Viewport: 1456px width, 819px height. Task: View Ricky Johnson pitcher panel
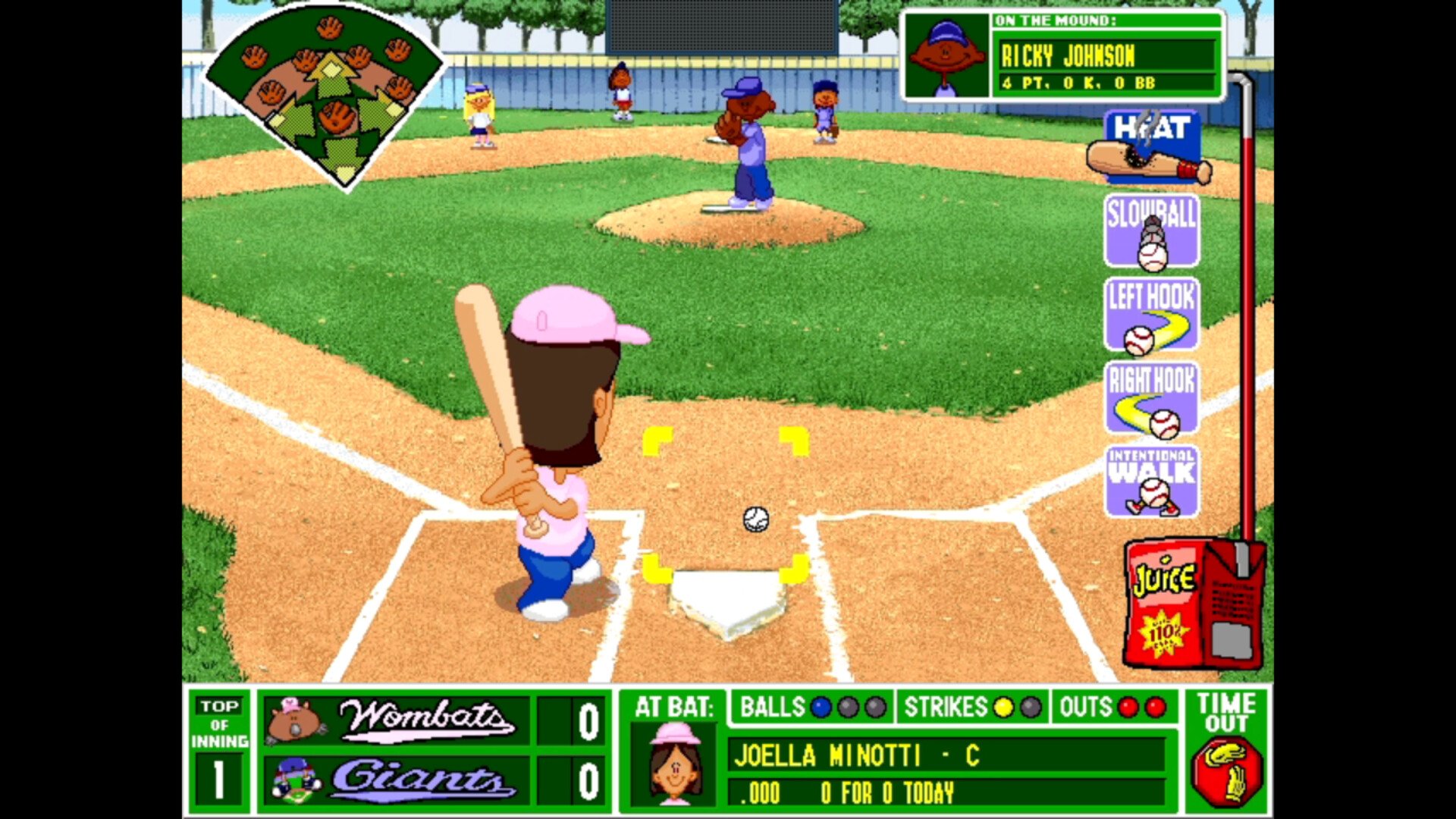coord(1062,55)
